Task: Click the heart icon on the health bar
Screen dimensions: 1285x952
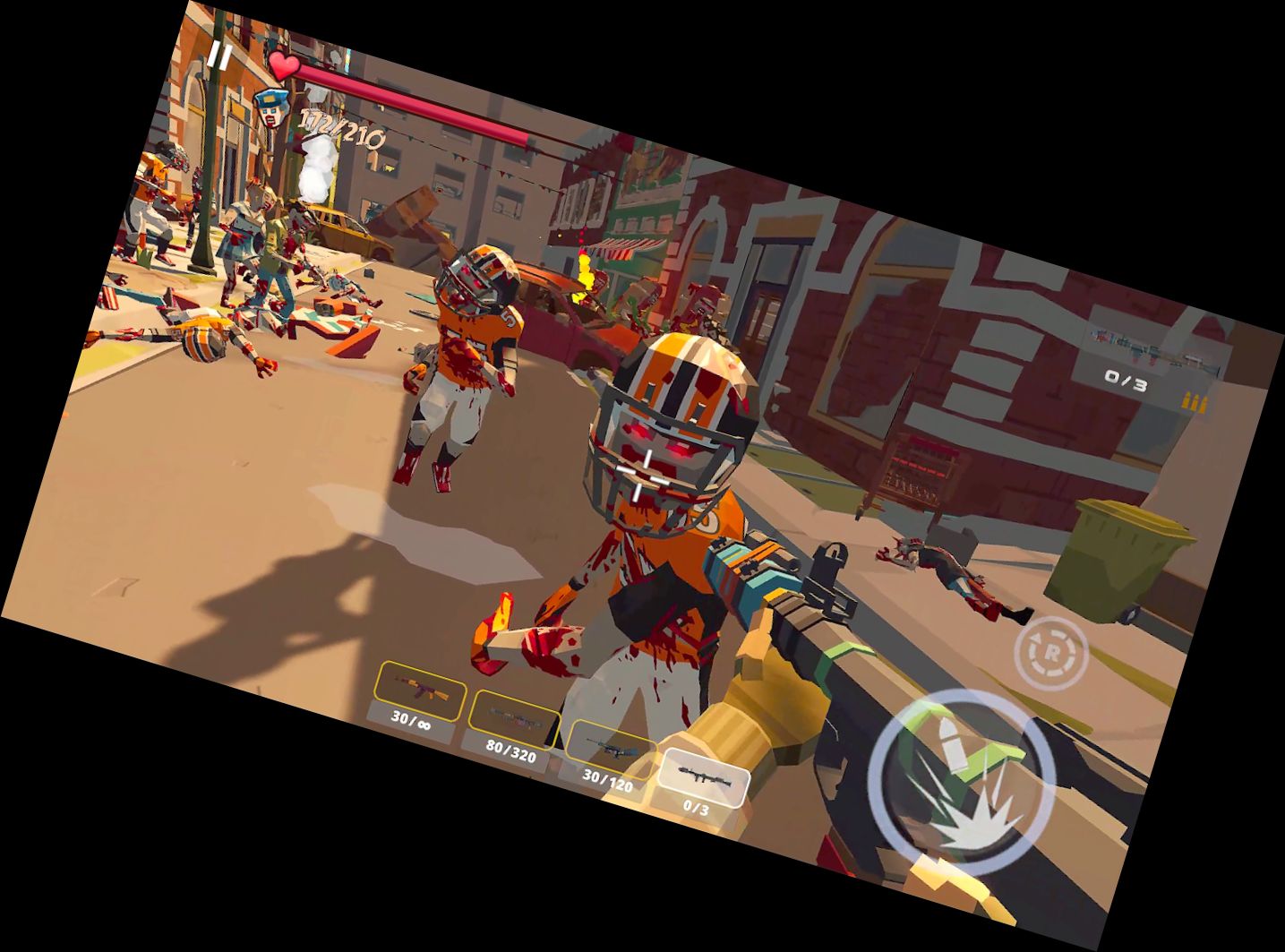Action: coord(285,67)
